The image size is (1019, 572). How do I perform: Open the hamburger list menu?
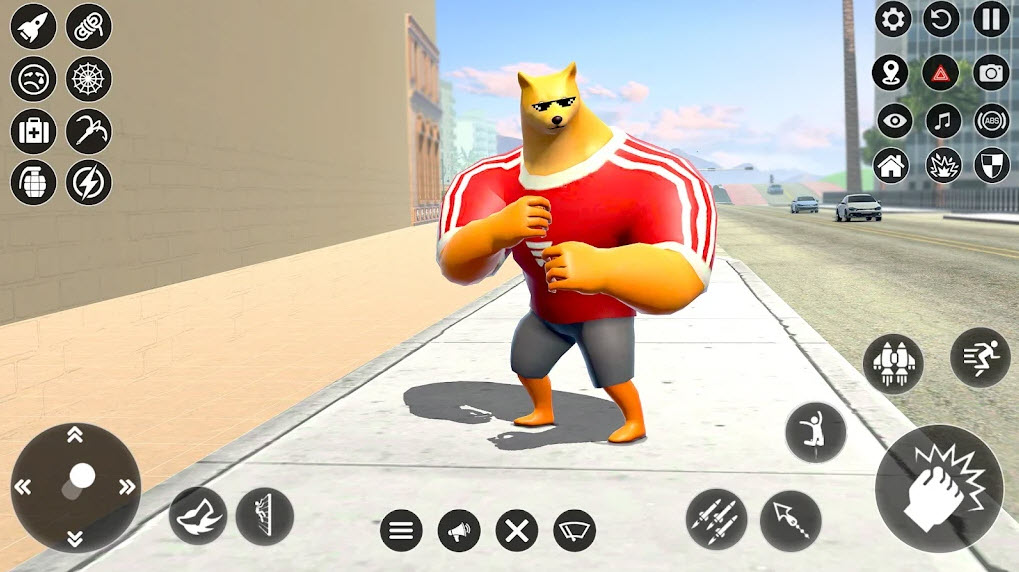(401, 530)
